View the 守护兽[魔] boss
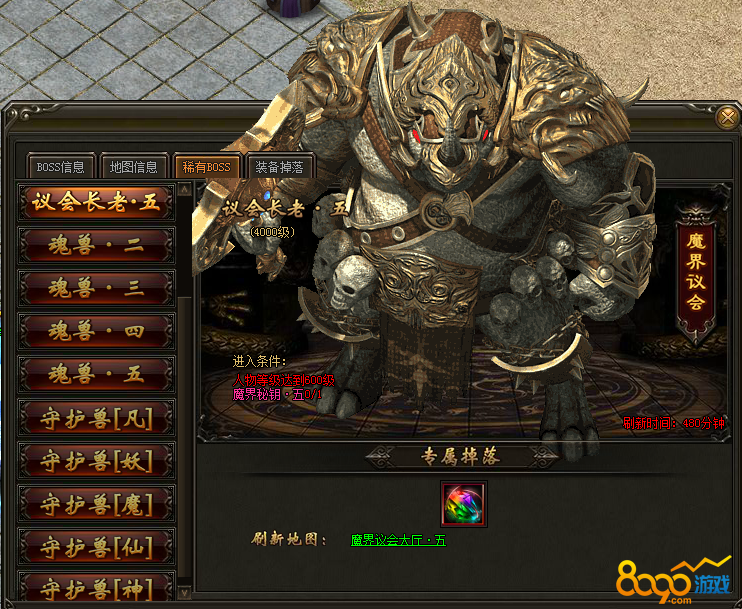The height and width of the screenshot is (609, 742). 96,504
